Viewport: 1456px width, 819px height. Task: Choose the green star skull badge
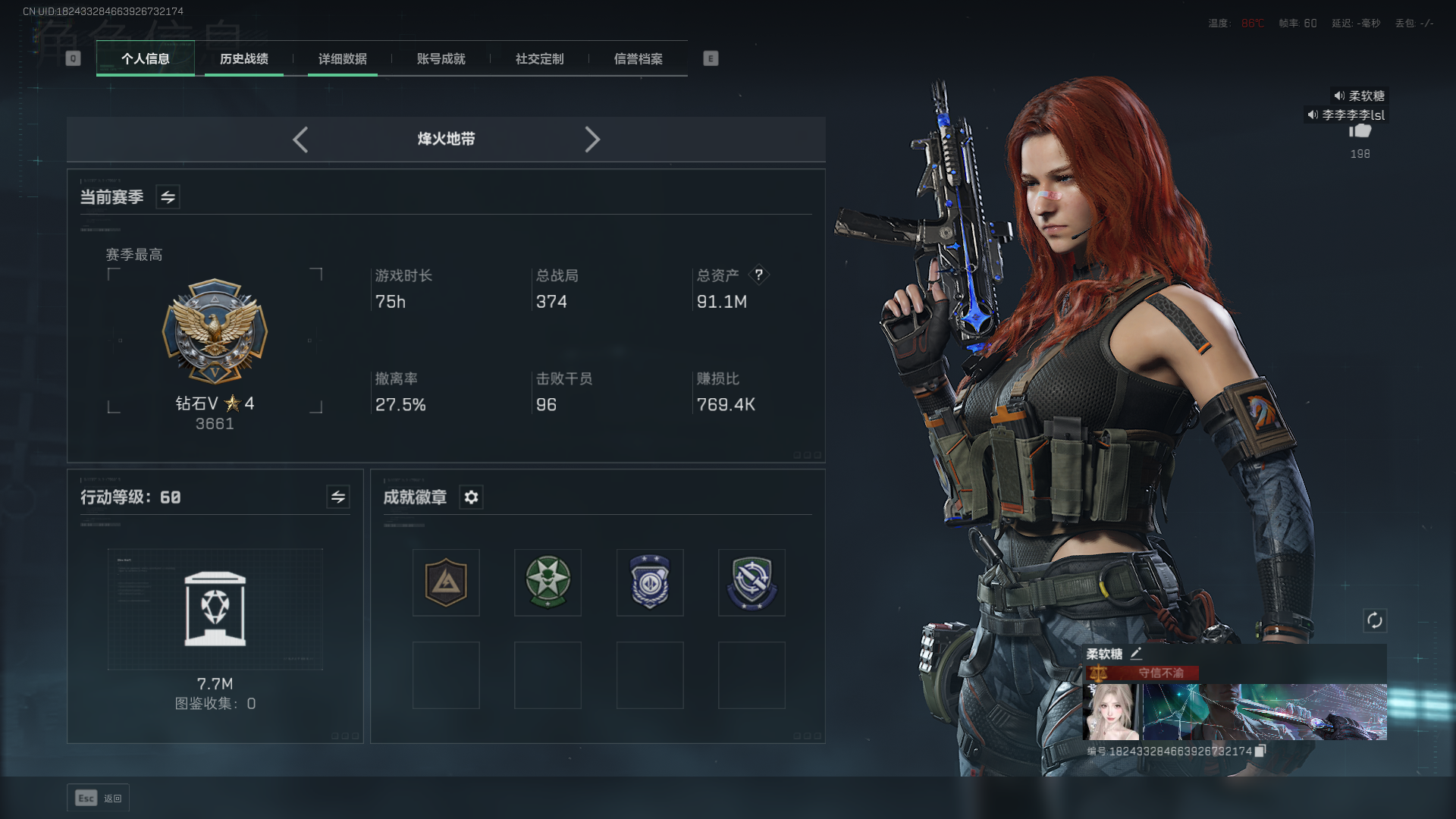pyautogui.click(x=548, y=582)
